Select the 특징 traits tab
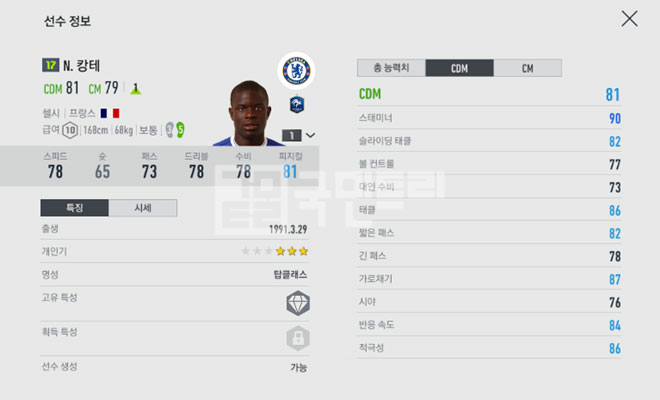 tap(74, 208)
